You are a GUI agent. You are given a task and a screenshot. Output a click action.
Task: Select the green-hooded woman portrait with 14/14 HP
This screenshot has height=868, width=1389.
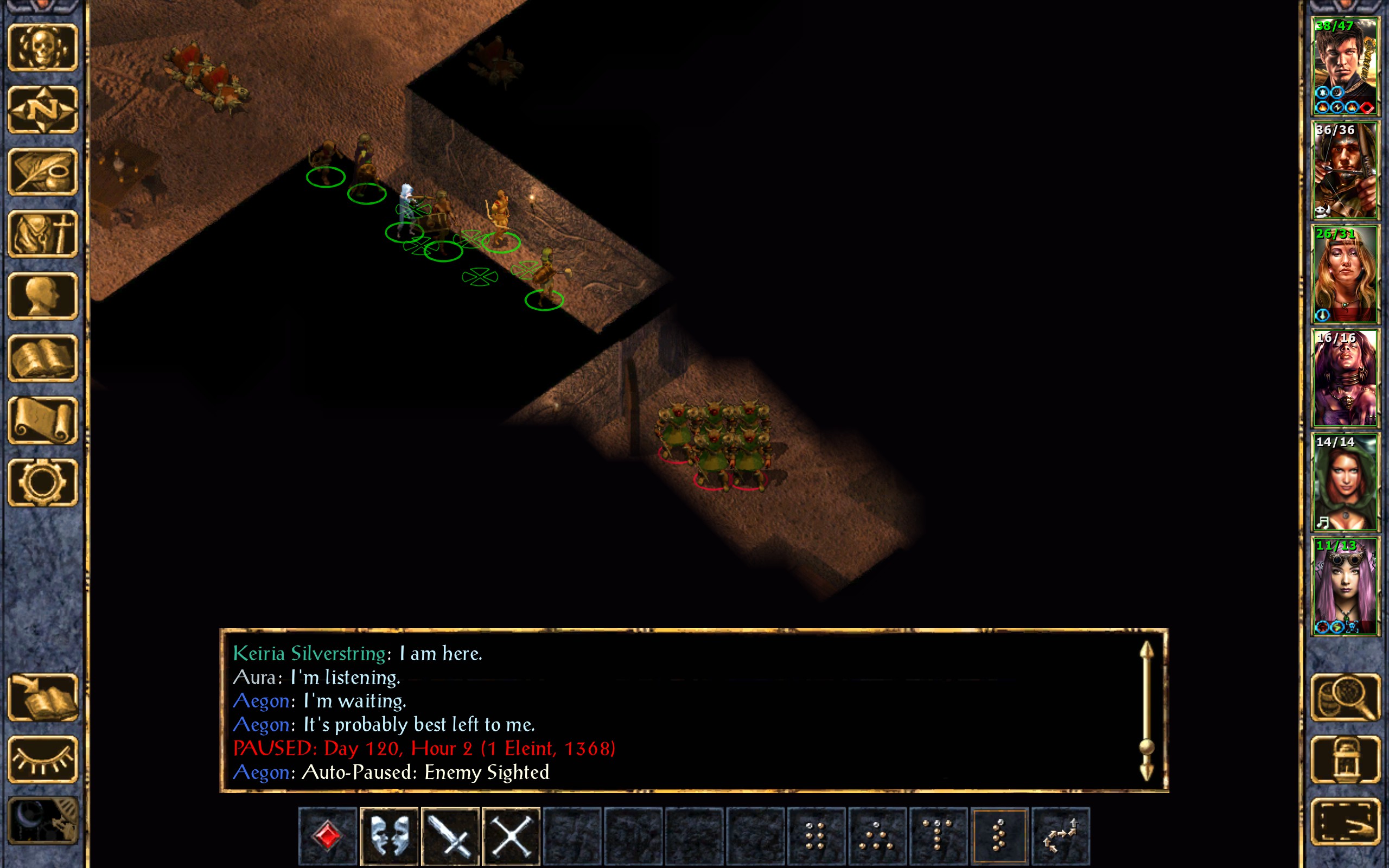[1344, 482]
